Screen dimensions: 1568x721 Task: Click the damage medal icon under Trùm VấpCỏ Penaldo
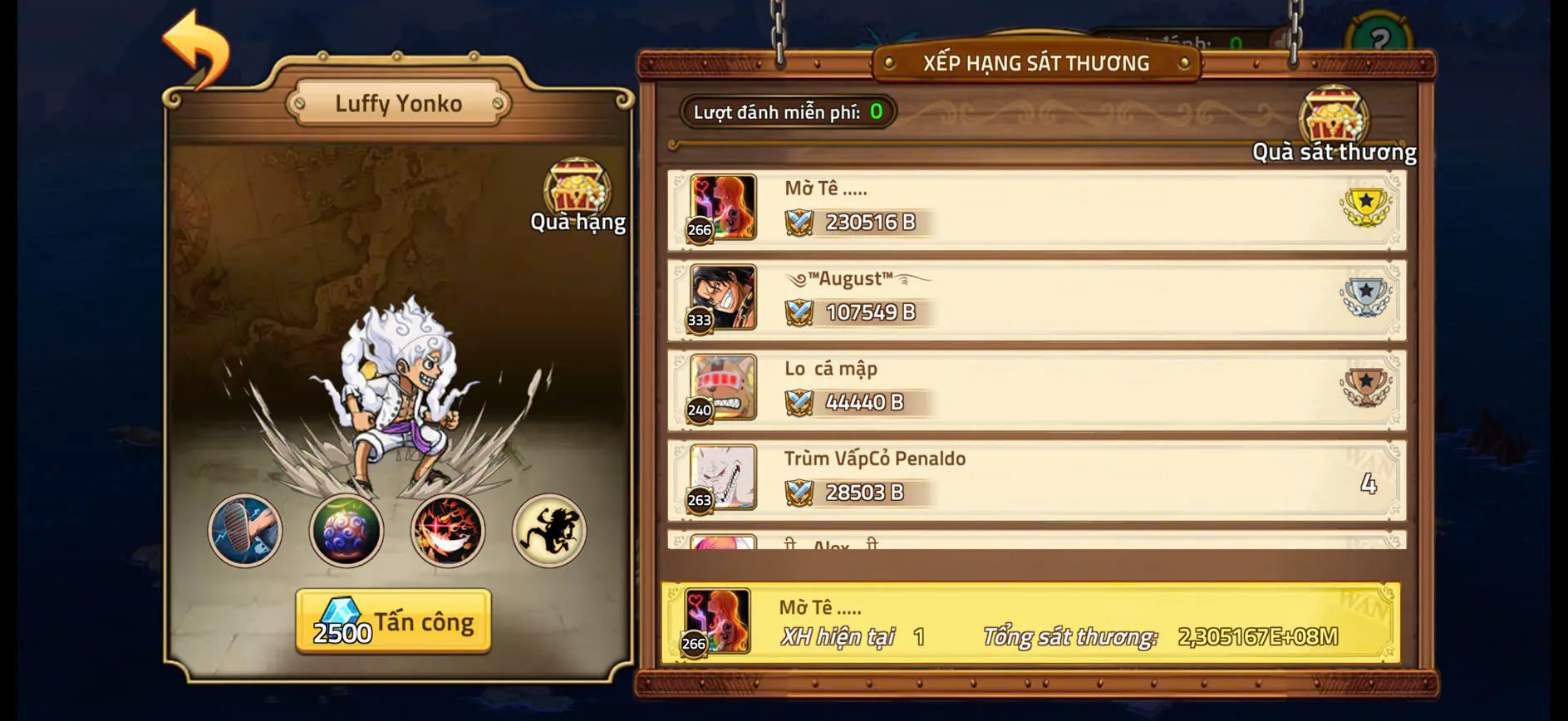pos(800,493)
